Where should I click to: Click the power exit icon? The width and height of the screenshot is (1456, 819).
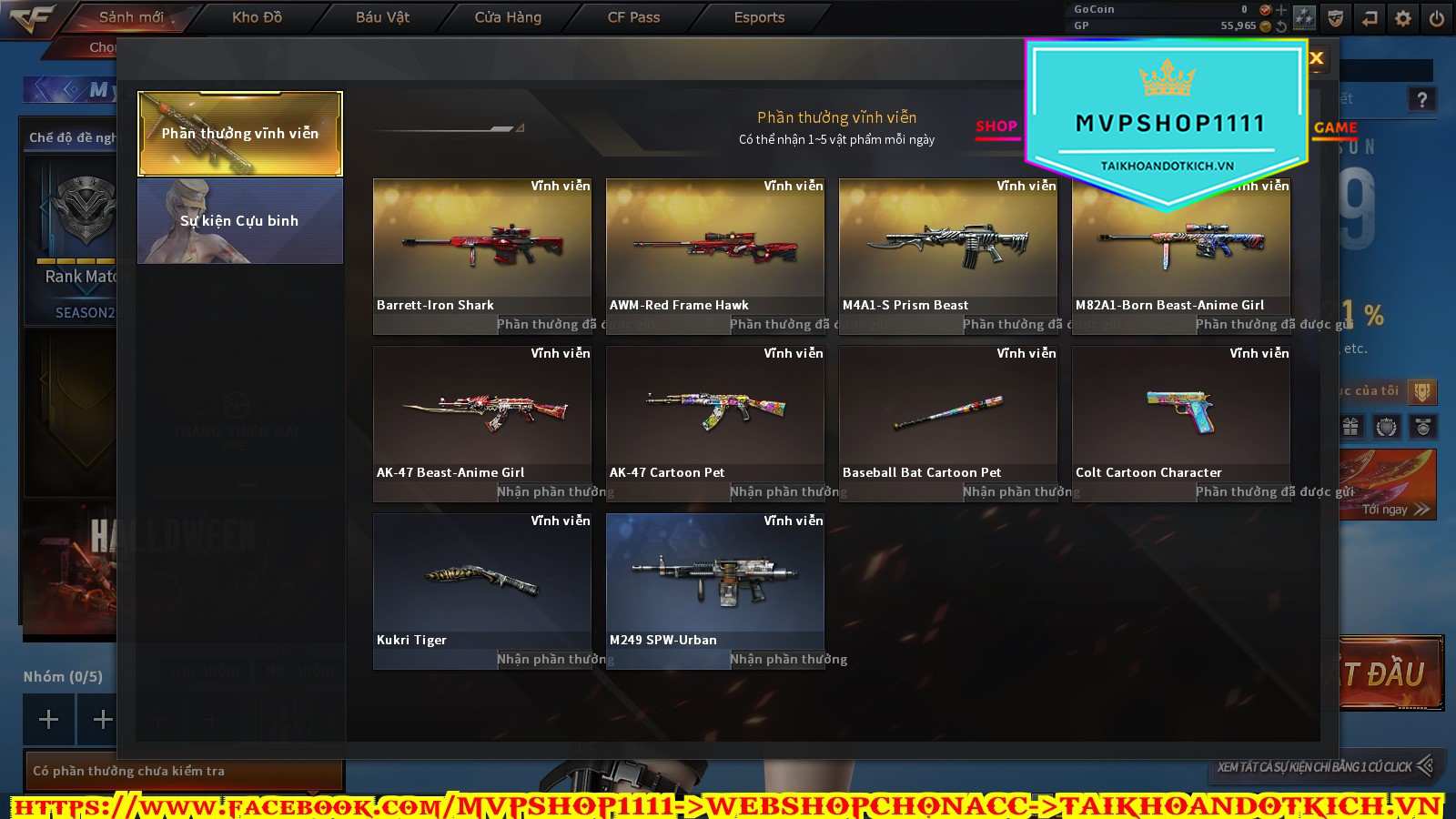tap(1437, 18)
